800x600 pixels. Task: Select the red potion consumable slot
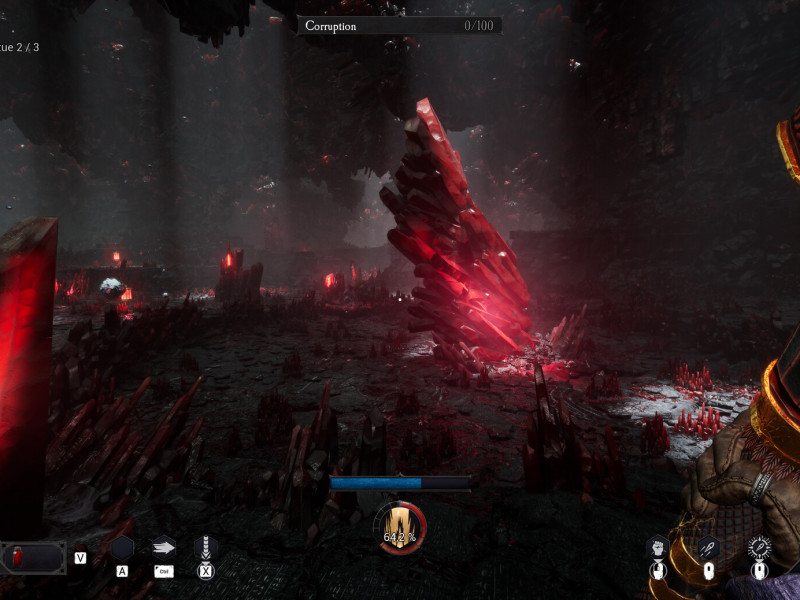(33, 557)
